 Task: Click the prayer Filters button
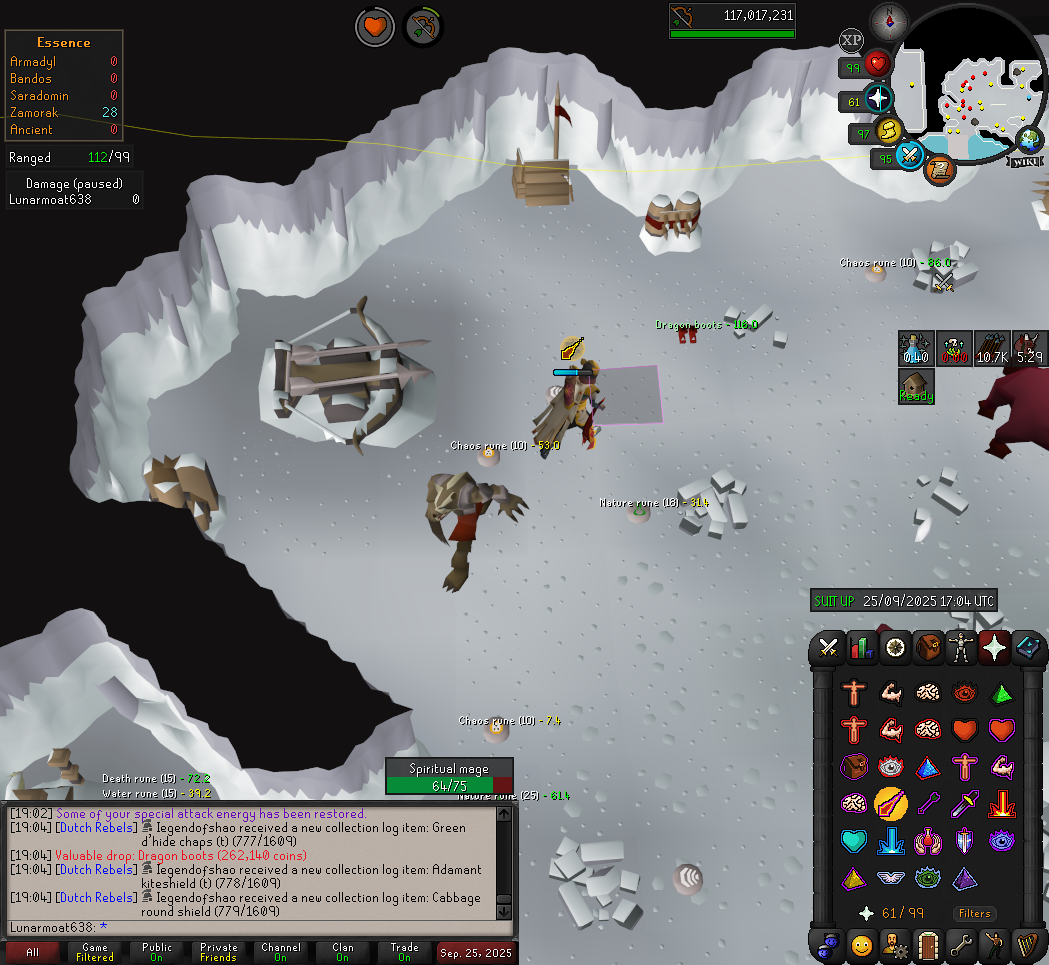974,913
